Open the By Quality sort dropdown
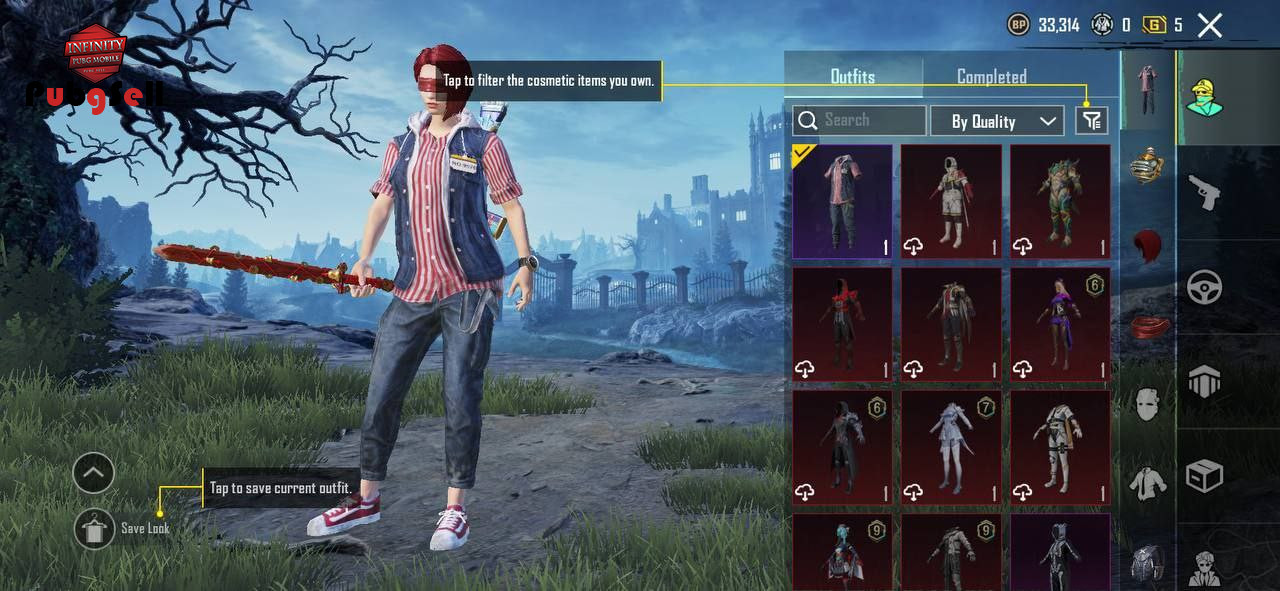Viewport: 1280px width, 591px height. [x=996, y=121]
